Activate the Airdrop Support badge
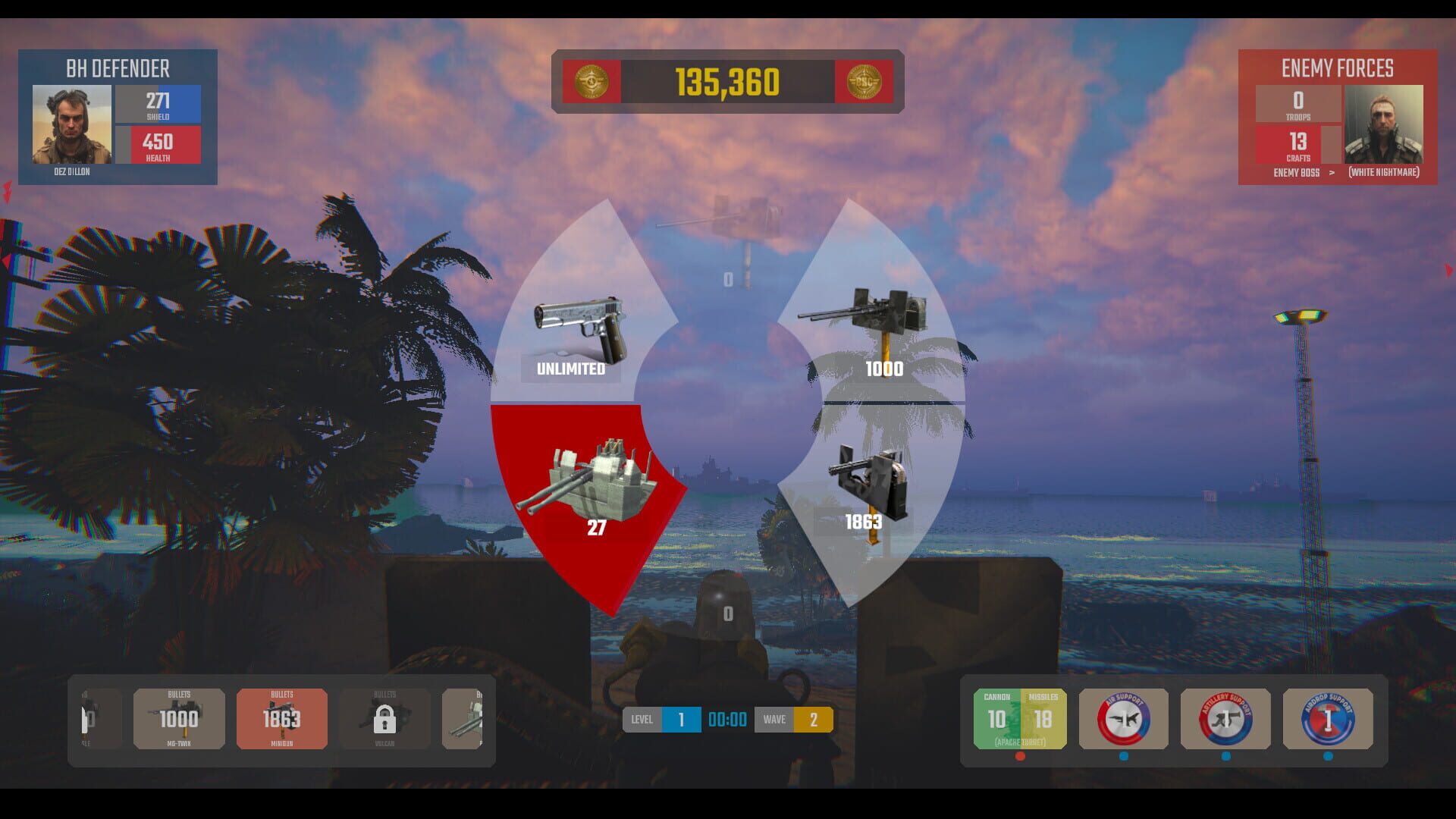The width and height of the screenshot is (1456, 819). (x=1327, y=719)
